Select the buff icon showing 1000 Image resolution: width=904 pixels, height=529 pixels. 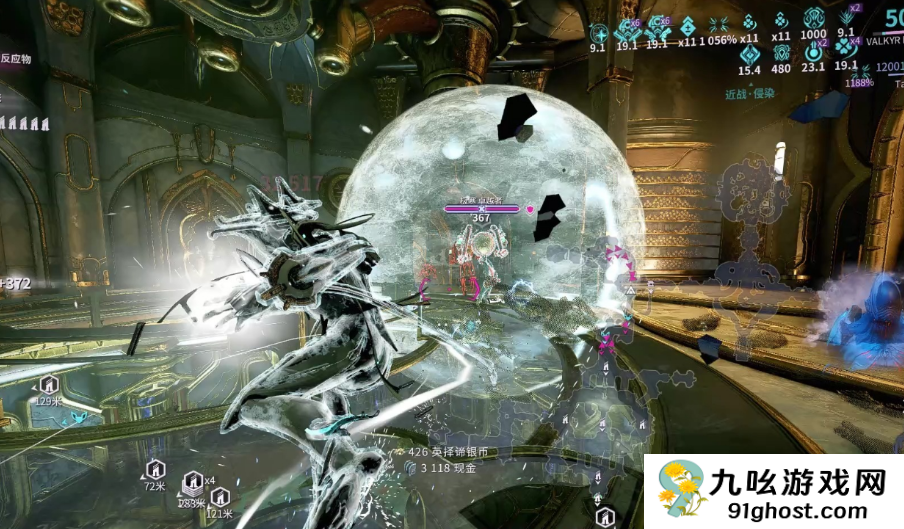tap(813, 21)
